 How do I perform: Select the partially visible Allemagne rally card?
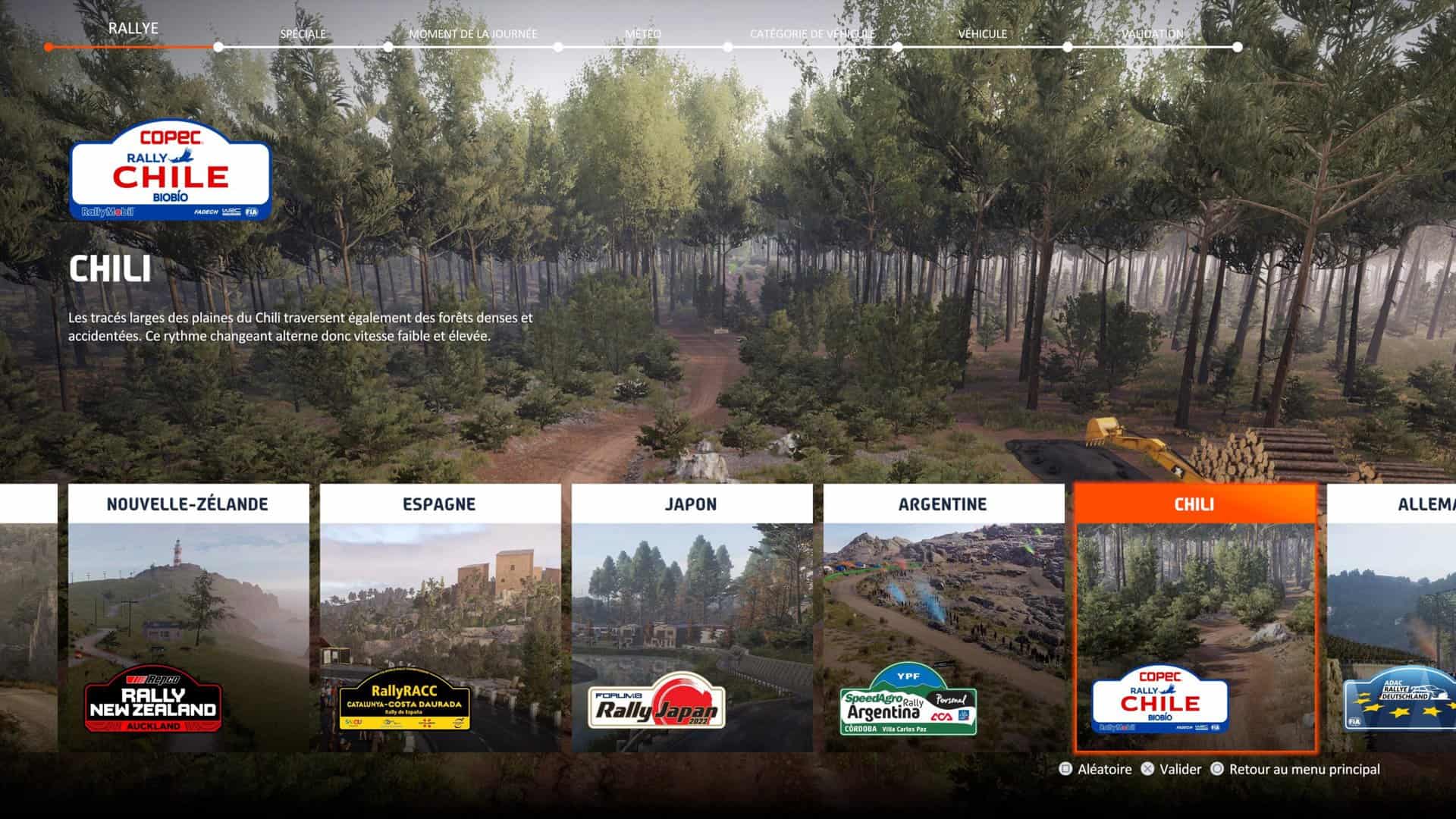pos(1392,618)
